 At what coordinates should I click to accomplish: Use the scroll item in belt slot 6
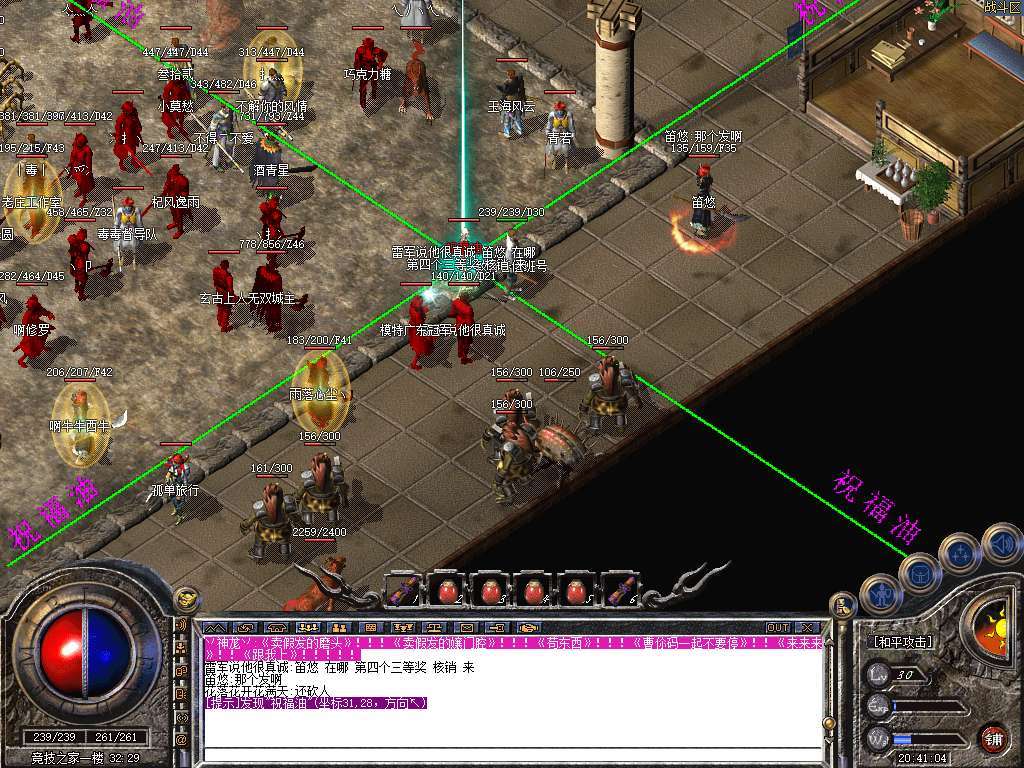point(619,590)
